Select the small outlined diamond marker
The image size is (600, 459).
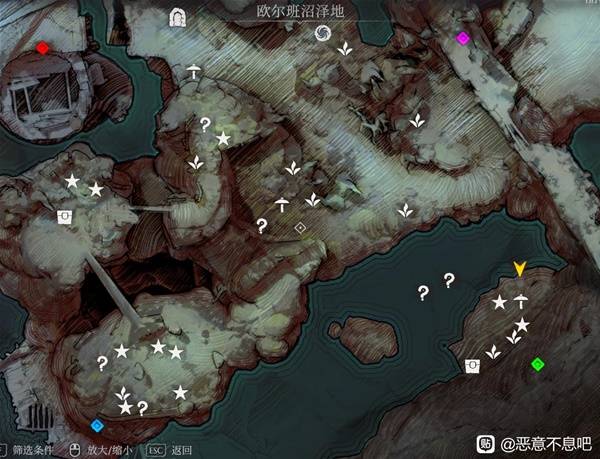(300, 228)
